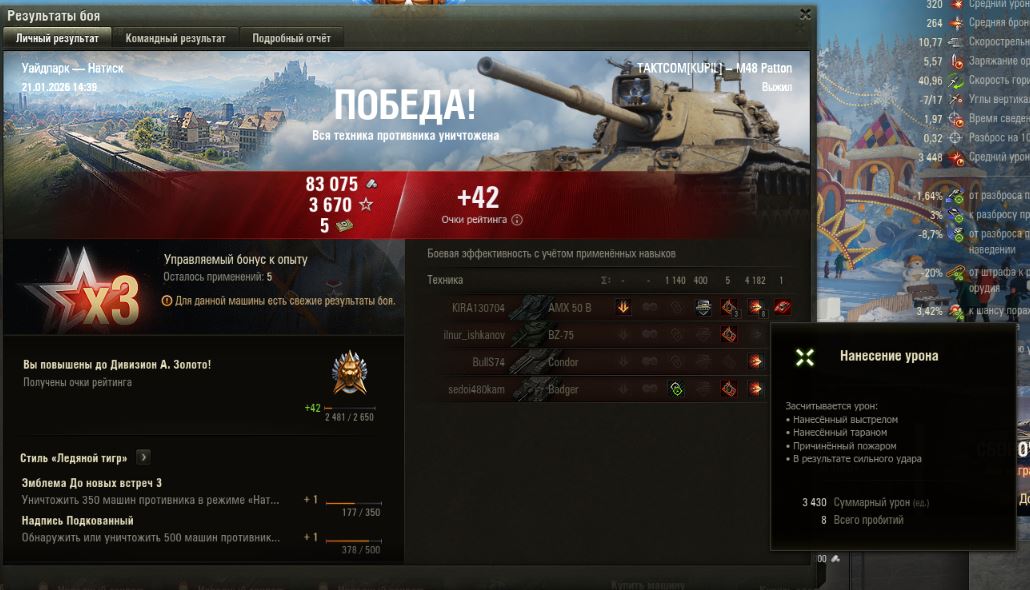Click the info icon beside Очки рейтинга
1030x590 pixels.
(517, 220)
